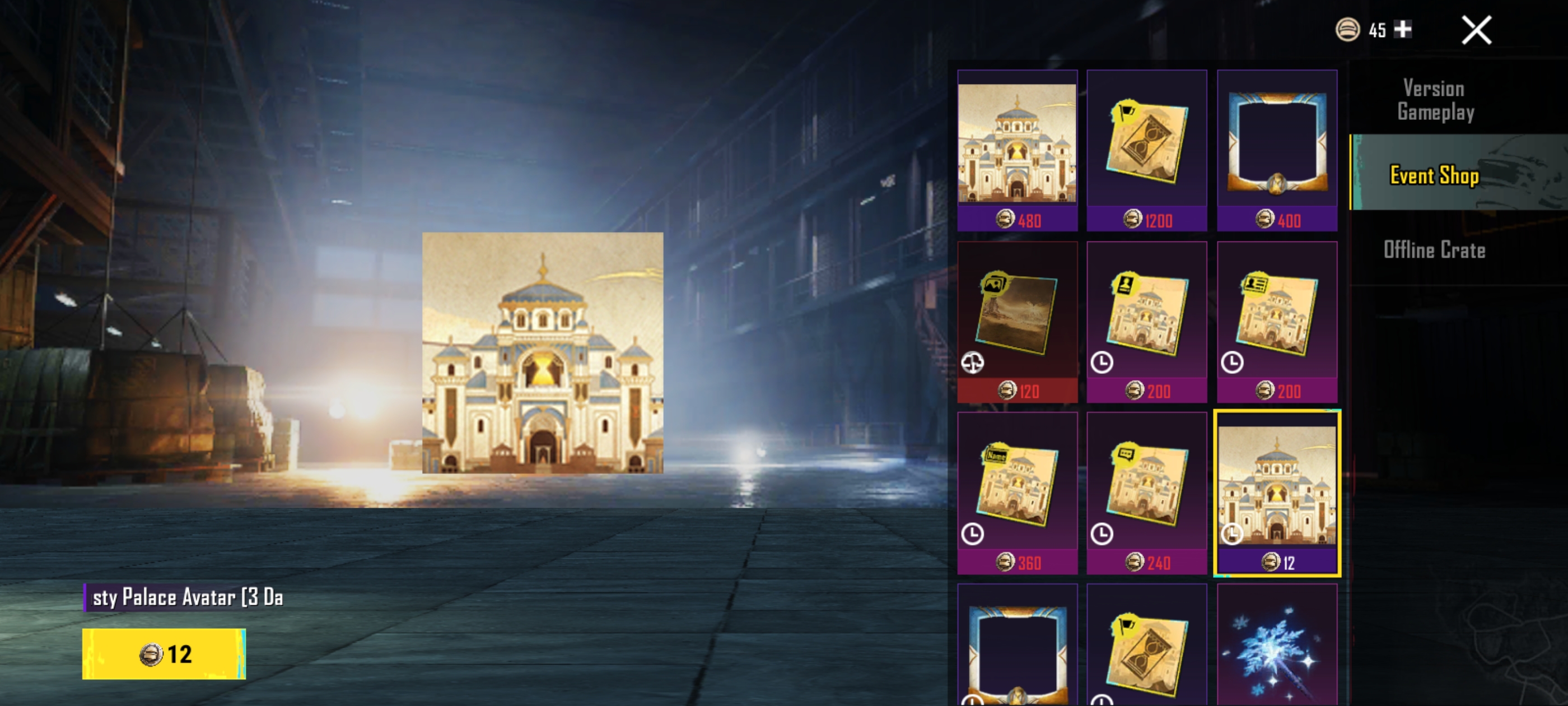Select the palace avatar costing 480
The image size is (1568, 706).
point(1017,151)
